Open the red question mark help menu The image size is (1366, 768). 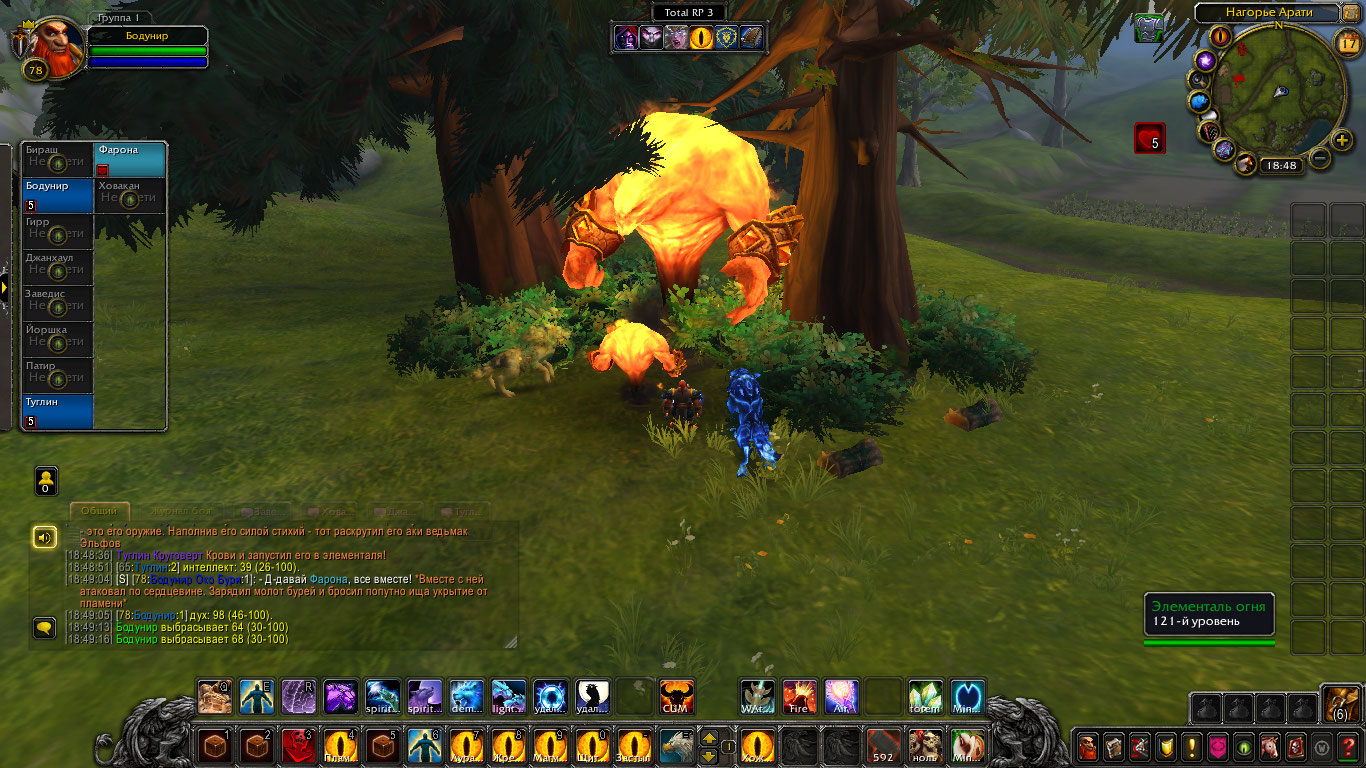pyautogui.click(x=1347, y=747)
